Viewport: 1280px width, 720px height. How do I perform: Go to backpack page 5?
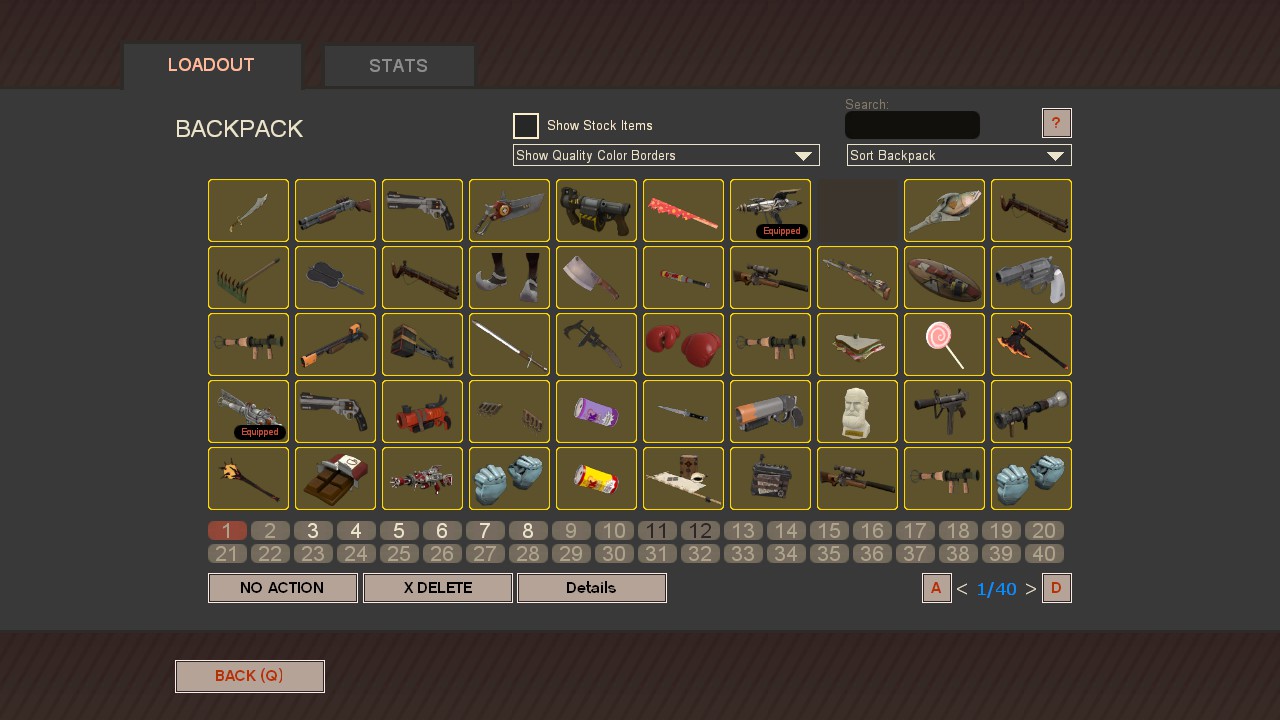point(399,531)
